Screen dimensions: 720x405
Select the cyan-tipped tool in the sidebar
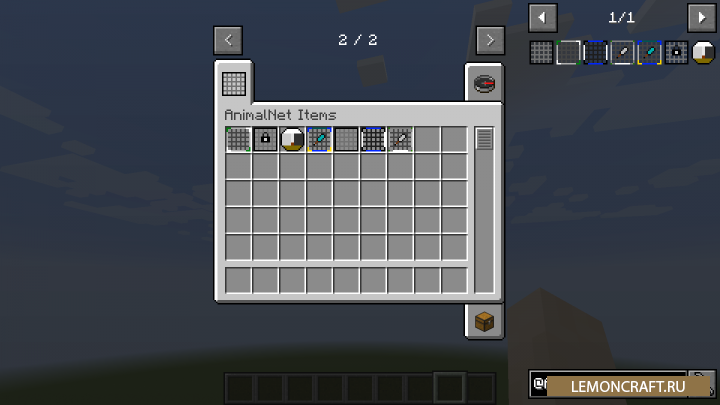650,52
